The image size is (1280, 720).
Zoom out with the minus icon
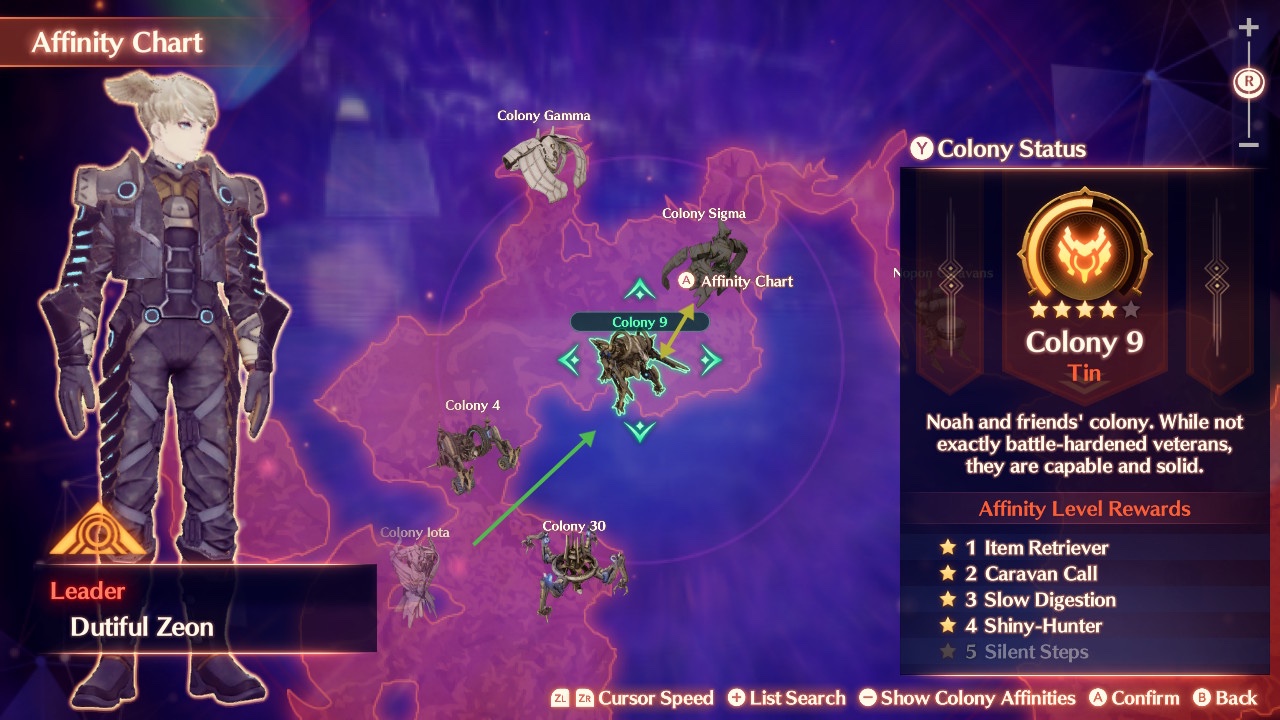tap(1248, 145)
